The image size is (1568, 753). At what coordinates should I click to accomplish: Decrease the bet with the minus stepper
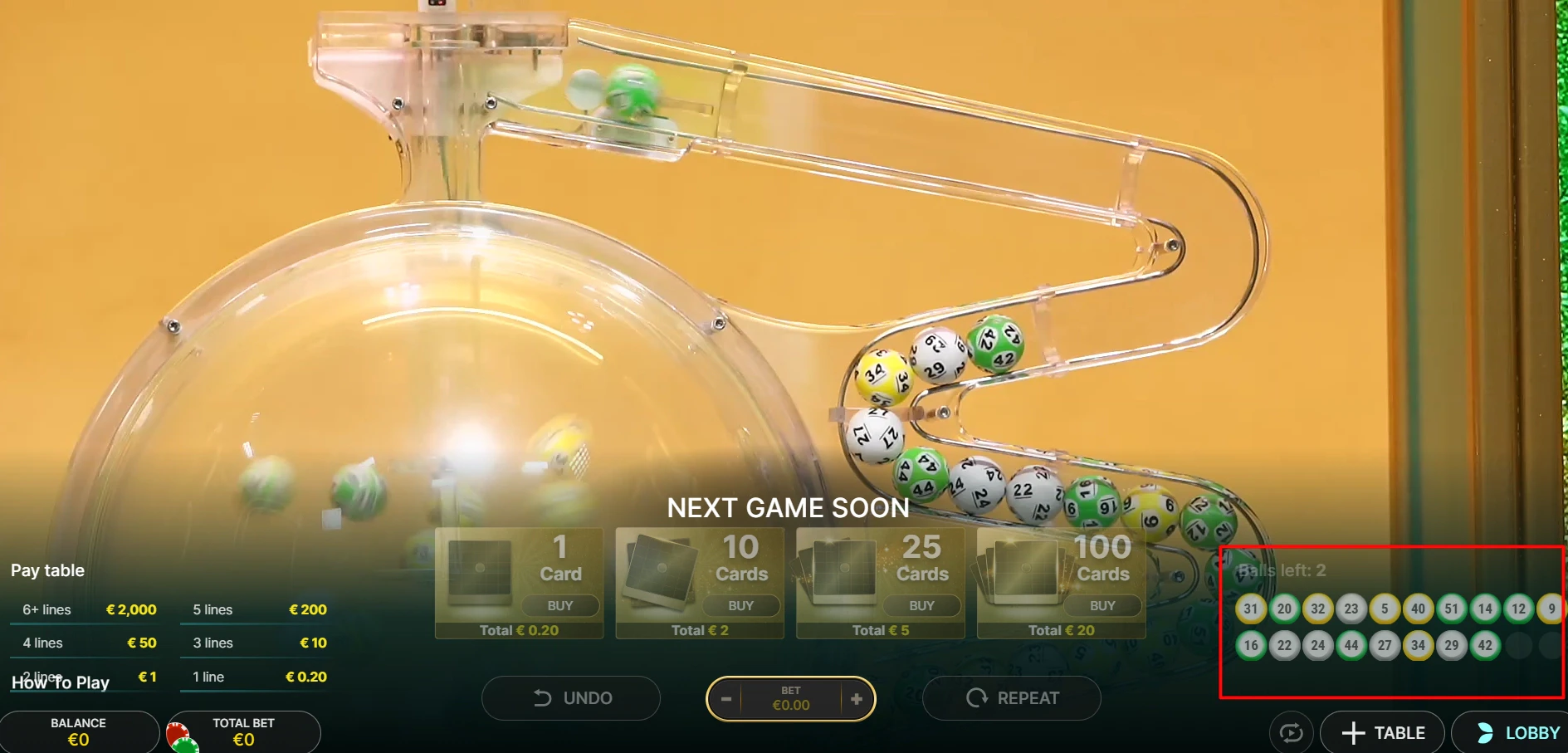pos(728,698)
